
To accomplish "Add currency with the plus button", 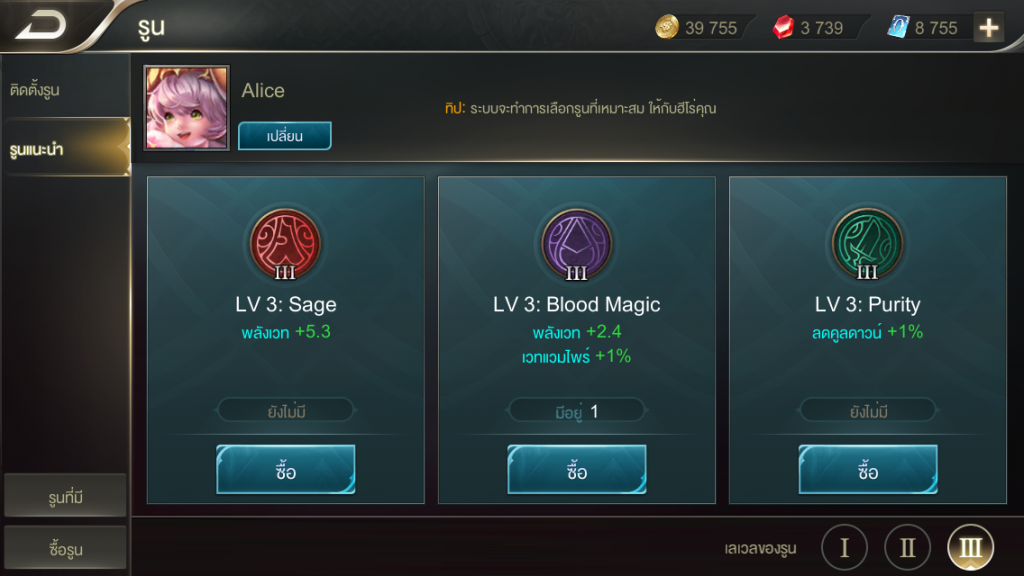I will [x=989, y=28].
